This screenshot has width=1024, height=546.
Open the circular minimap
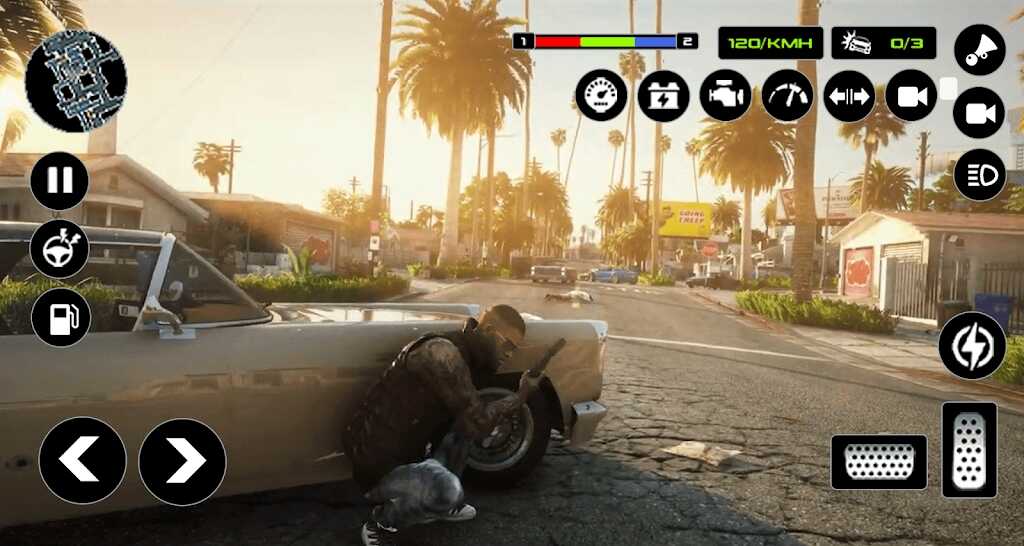click(76, 82)
